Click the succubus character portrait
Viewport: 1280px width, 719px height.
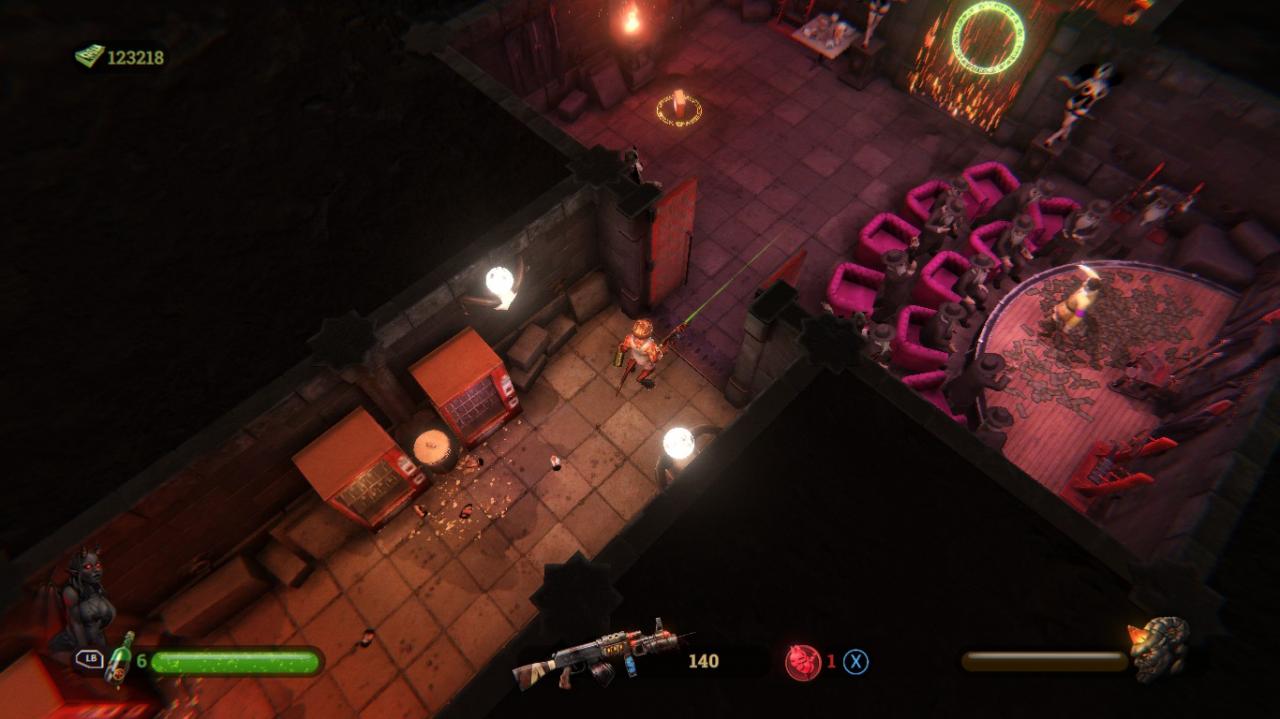85,600
